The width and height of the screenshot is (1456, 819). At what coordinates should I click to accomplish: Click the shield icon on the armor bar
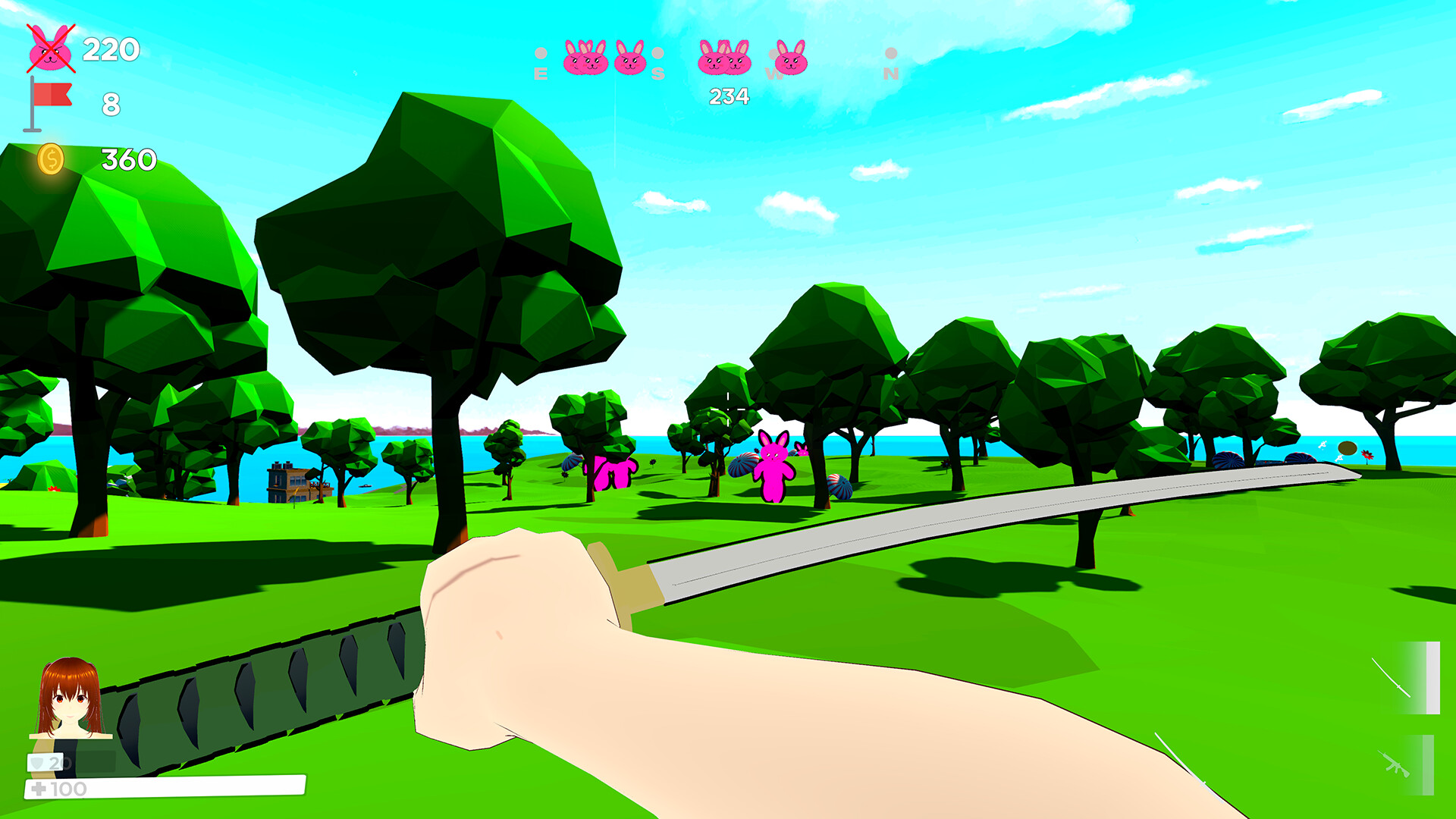click(x=36, y=763)
